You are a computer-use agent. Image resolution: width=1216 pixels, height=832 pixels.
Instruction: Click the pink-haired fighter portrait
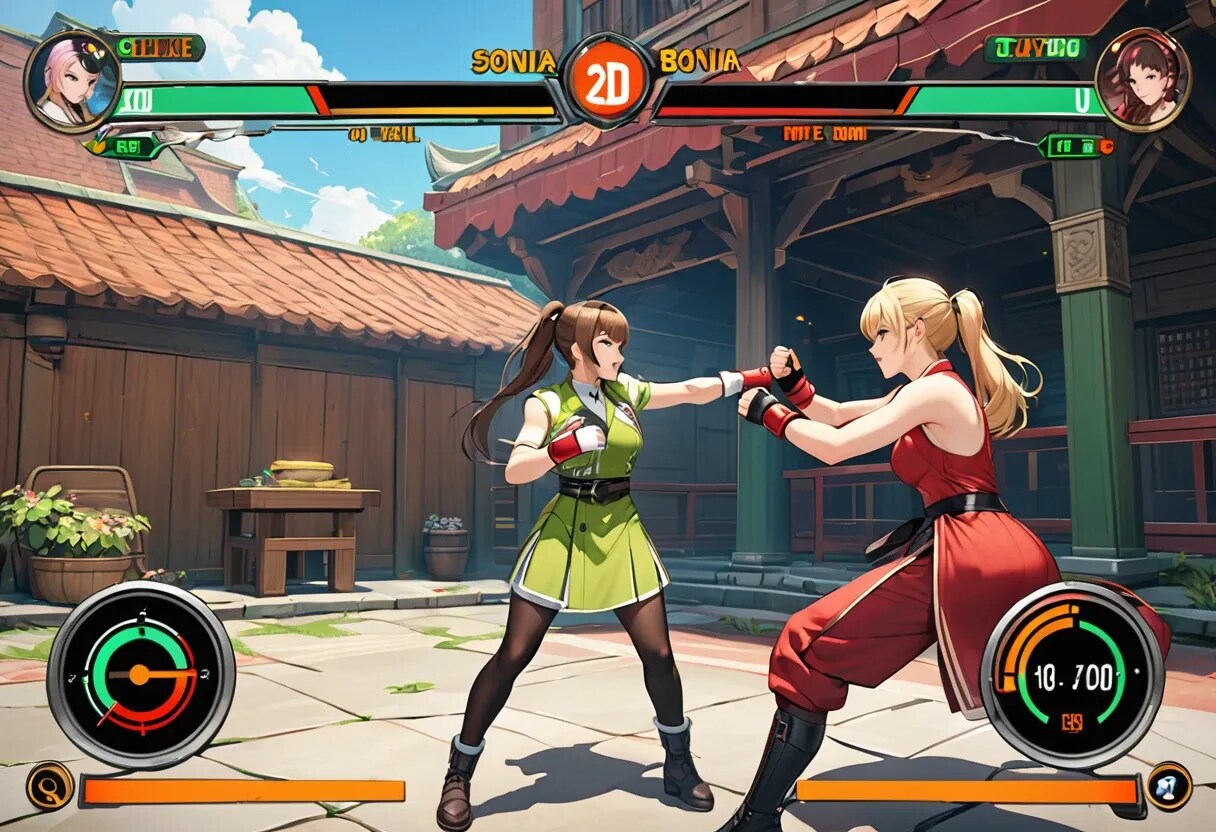pyautogui.click(x=71, y=81)
